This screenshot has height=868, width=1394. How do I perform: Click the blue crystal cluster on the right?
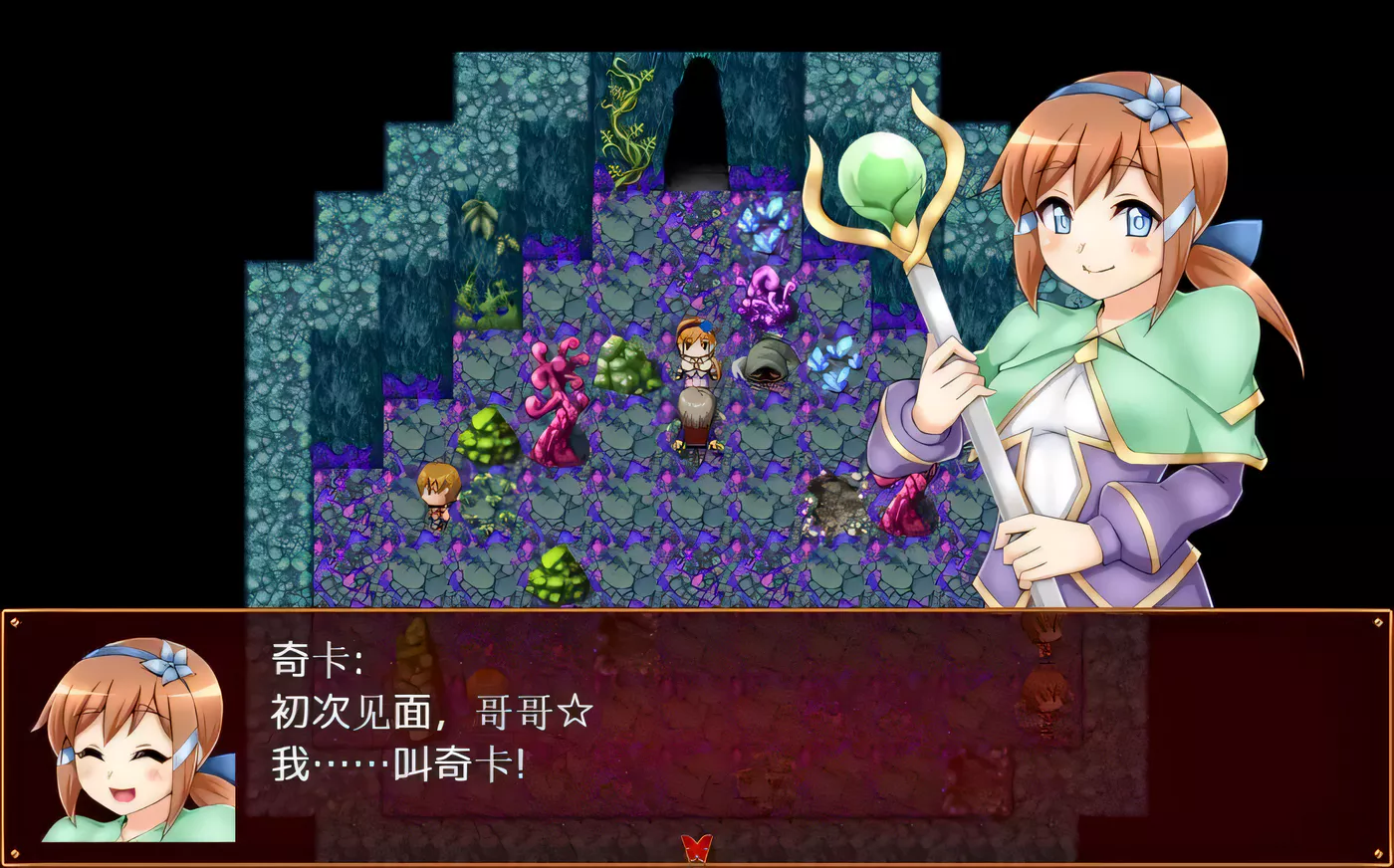[x=836, y=368]
